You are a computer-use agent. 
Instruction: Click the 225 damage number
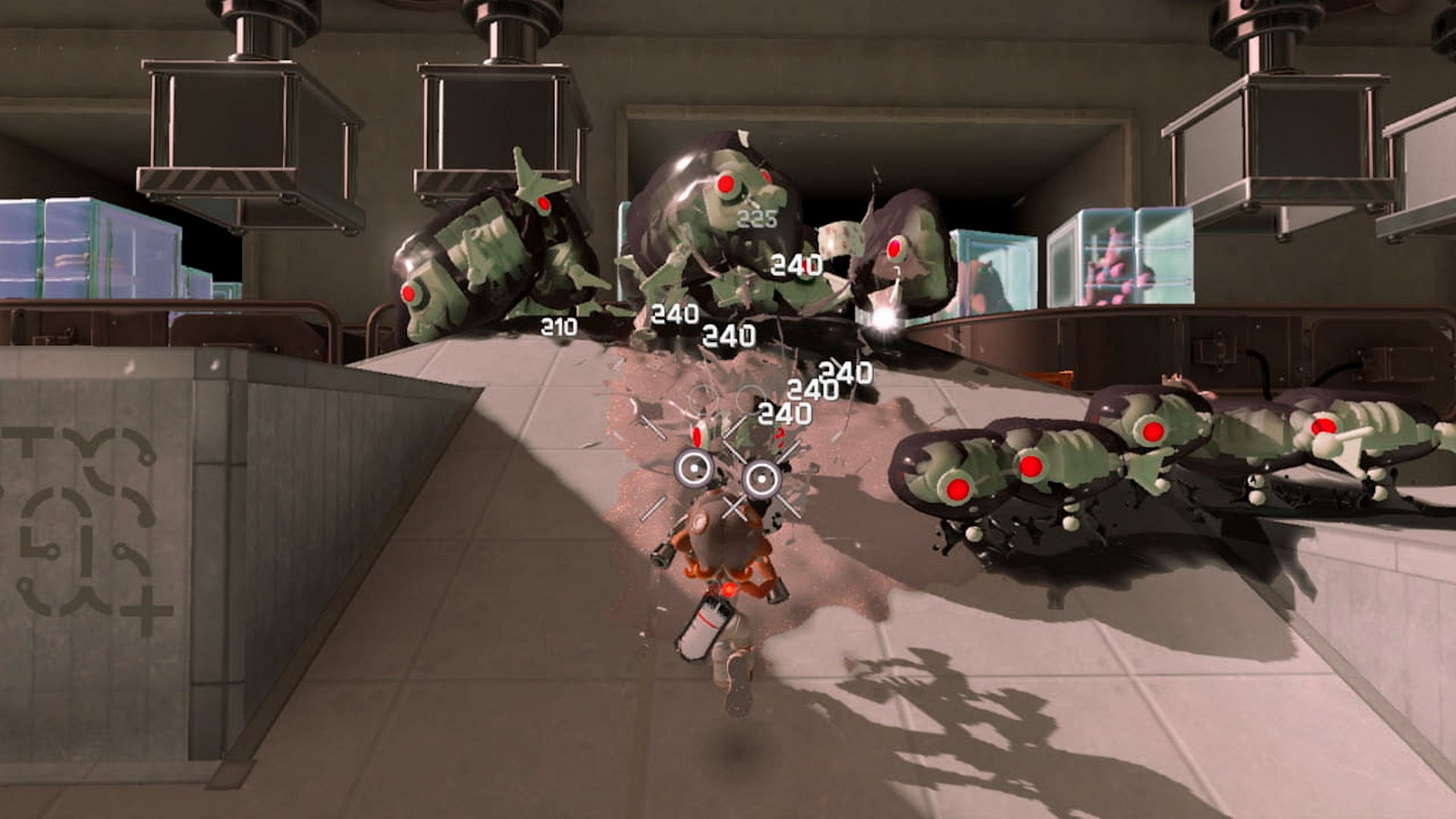(757, 217)
